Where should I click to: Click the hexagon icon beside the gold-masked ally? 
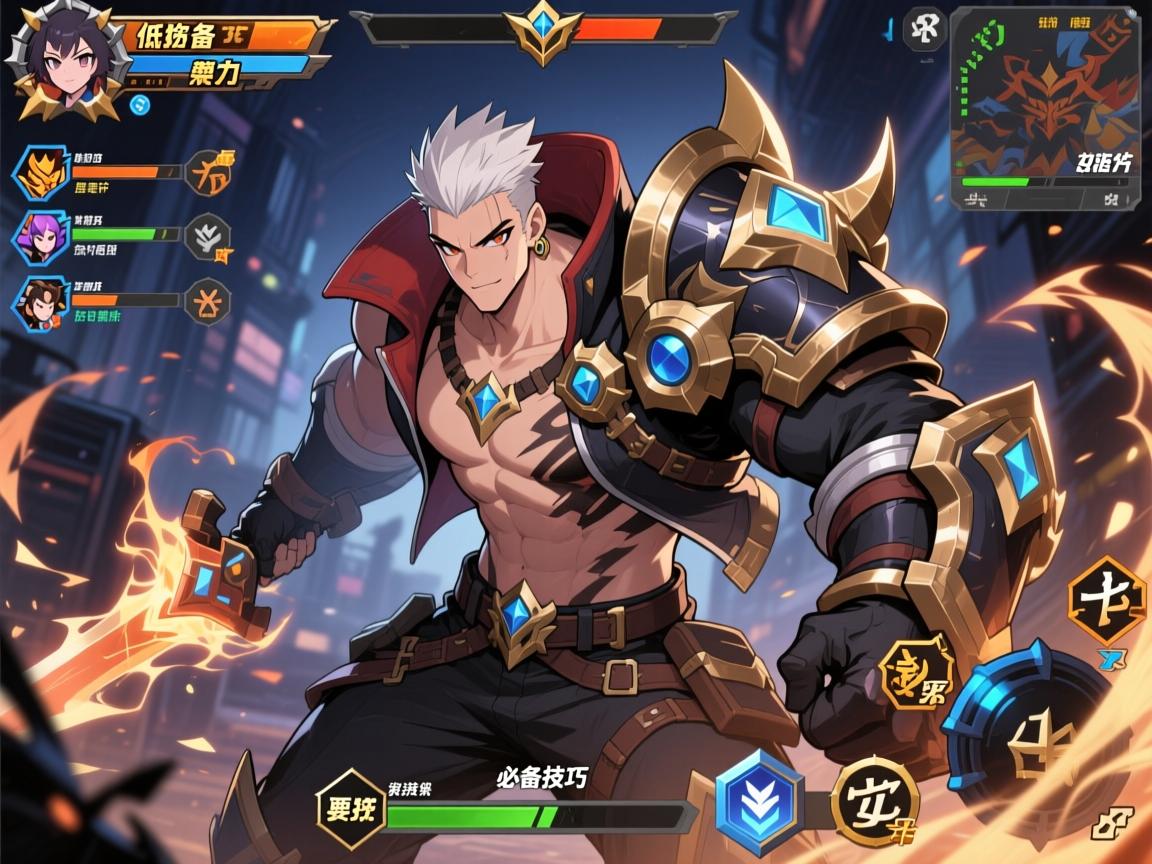tap(208, 173)
